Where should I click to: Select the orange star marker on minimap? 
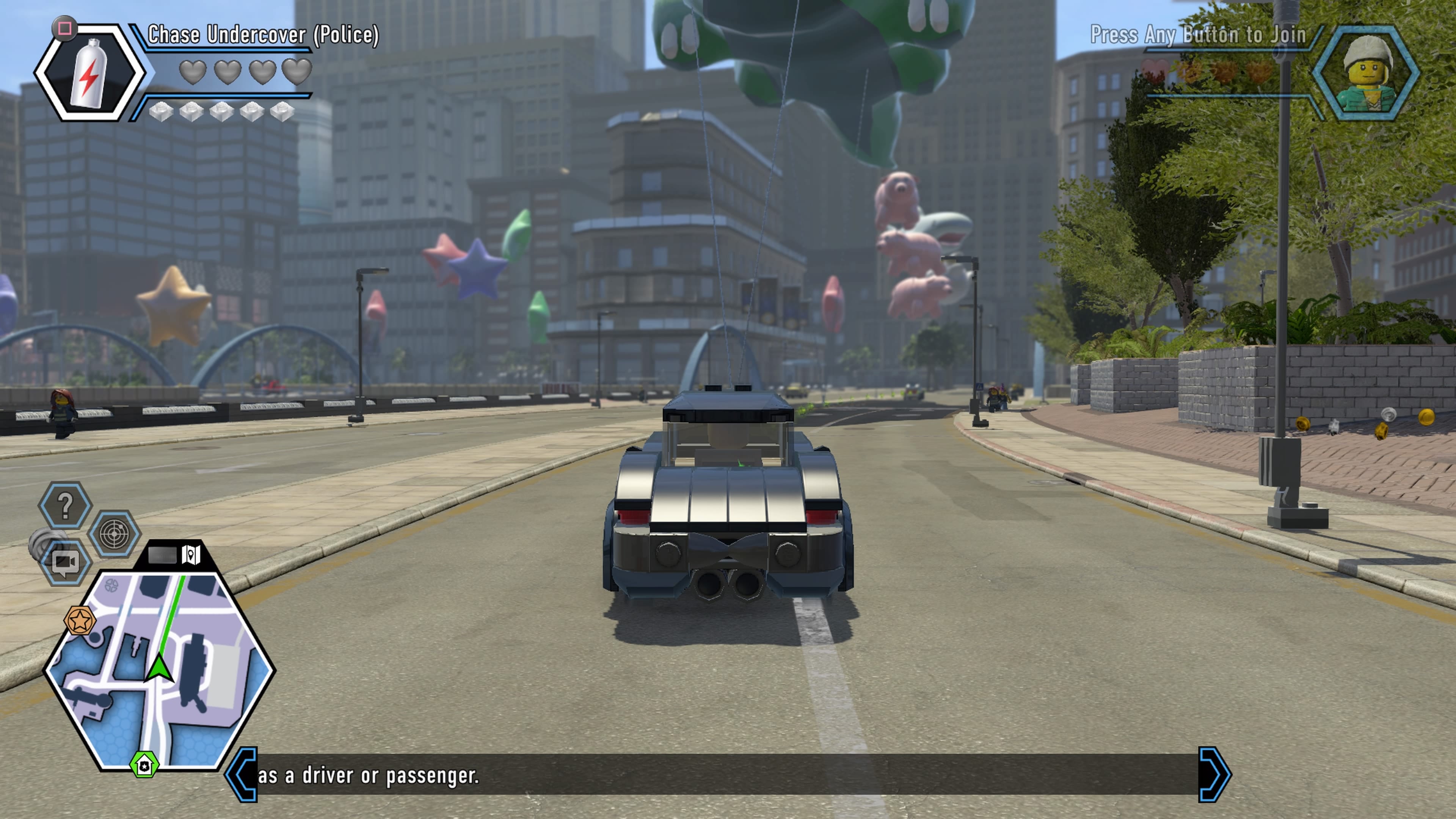[80, 621]
